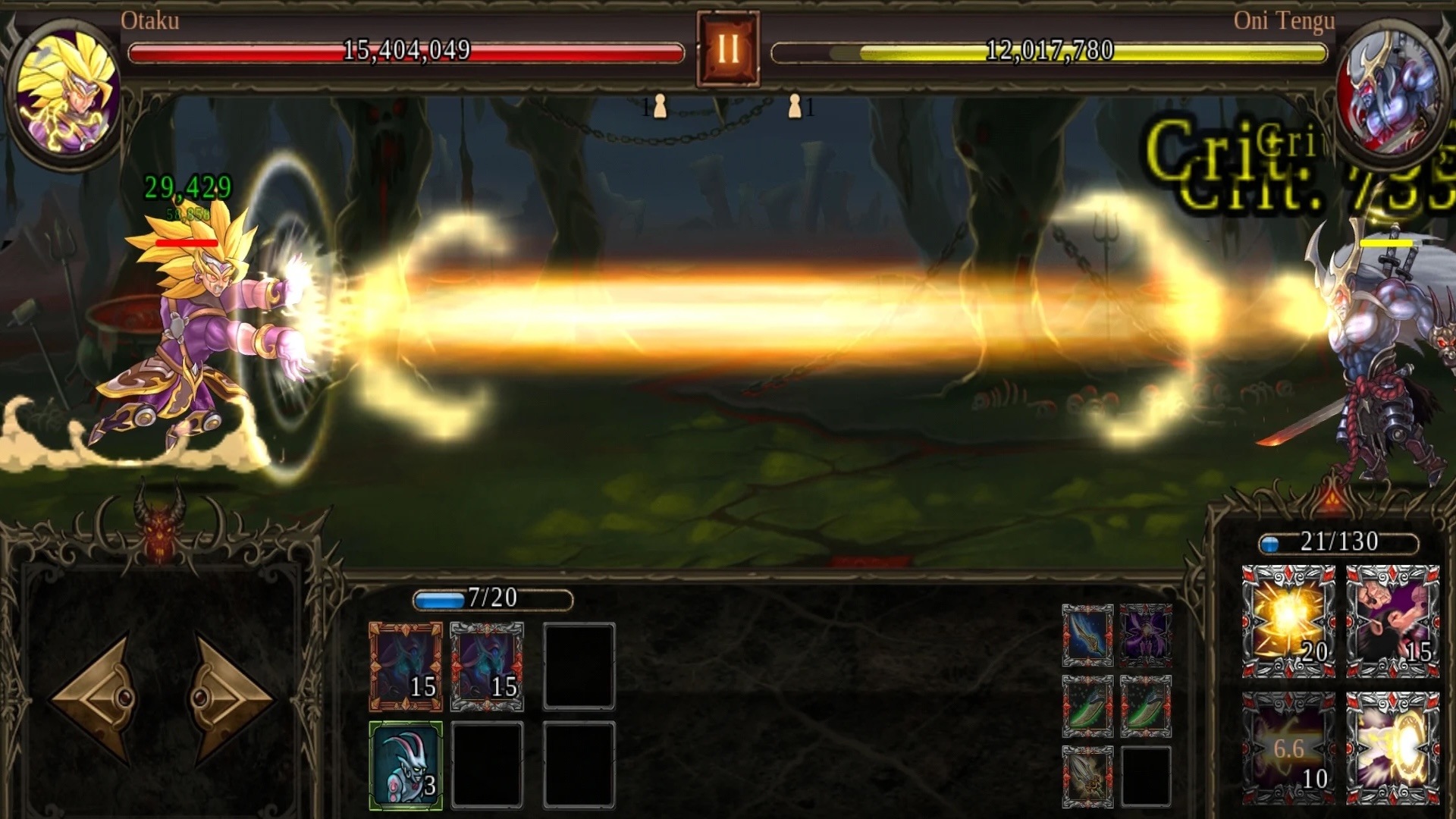The width and height of the screenshot is (1456, 819).
Task: Click the Otaku name label
Action: click(152, 21)
